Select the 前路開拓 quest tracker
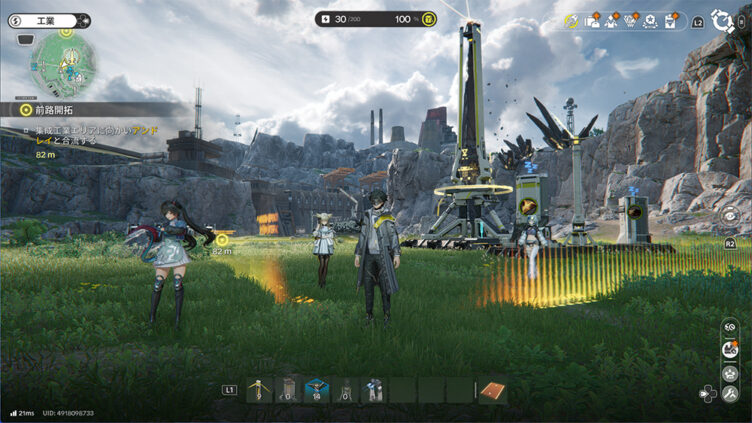Image resolution: width=752 pixels, height=423 pixels. coord(60,109)
